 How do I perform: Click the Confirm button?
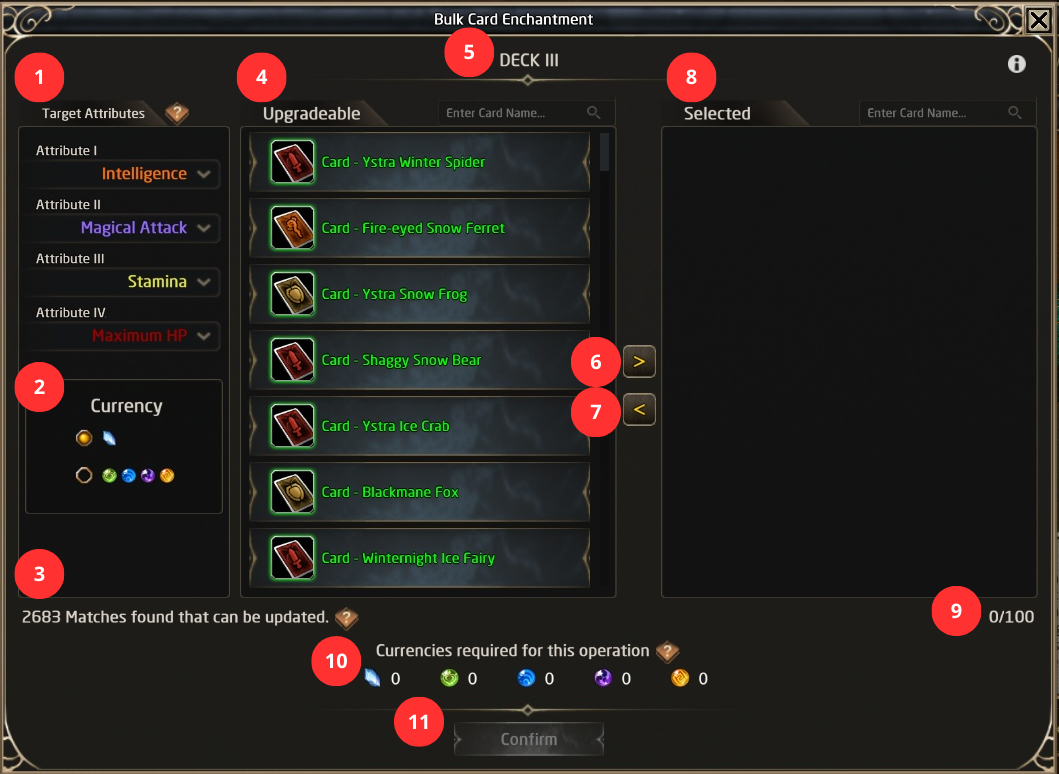tap(528, 740)
